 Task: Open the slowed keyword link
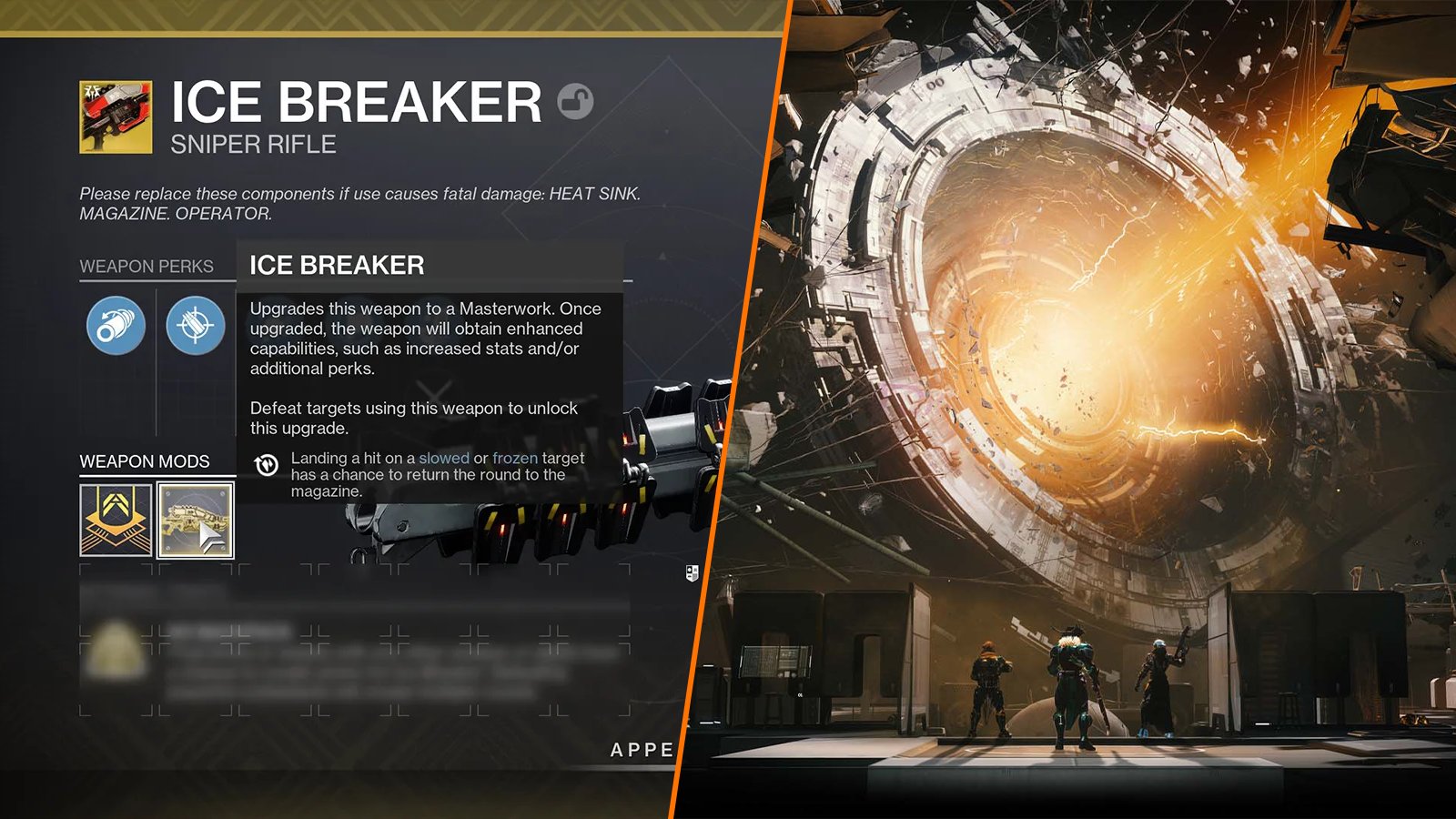pos(445,460)
